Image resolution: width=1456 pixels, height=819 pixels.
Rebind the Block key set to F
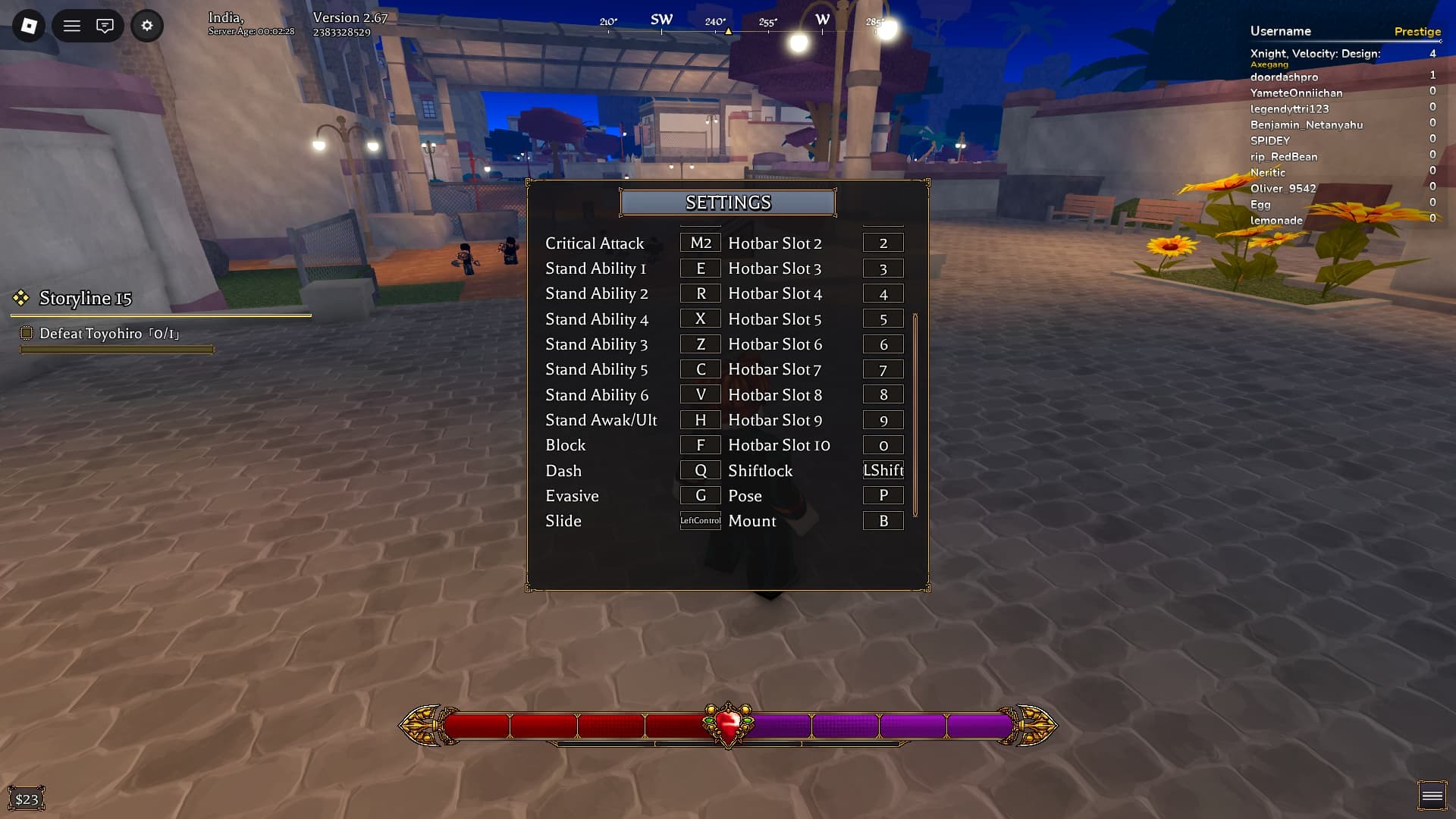tap(700, 445)
